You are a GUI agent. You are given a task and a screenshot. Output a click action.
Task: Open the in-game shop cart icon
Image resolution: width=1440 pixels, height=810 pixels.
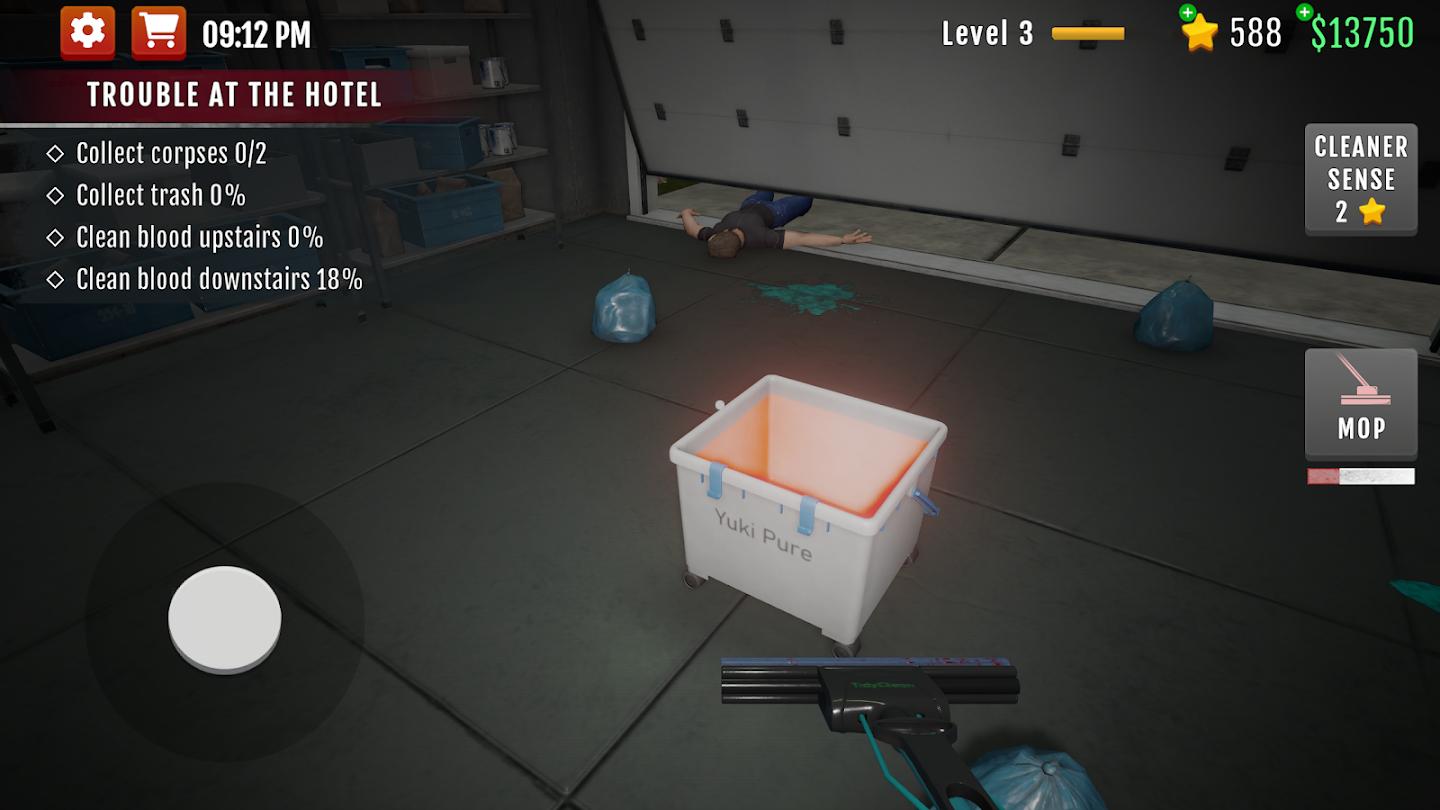tap(156, 31)
